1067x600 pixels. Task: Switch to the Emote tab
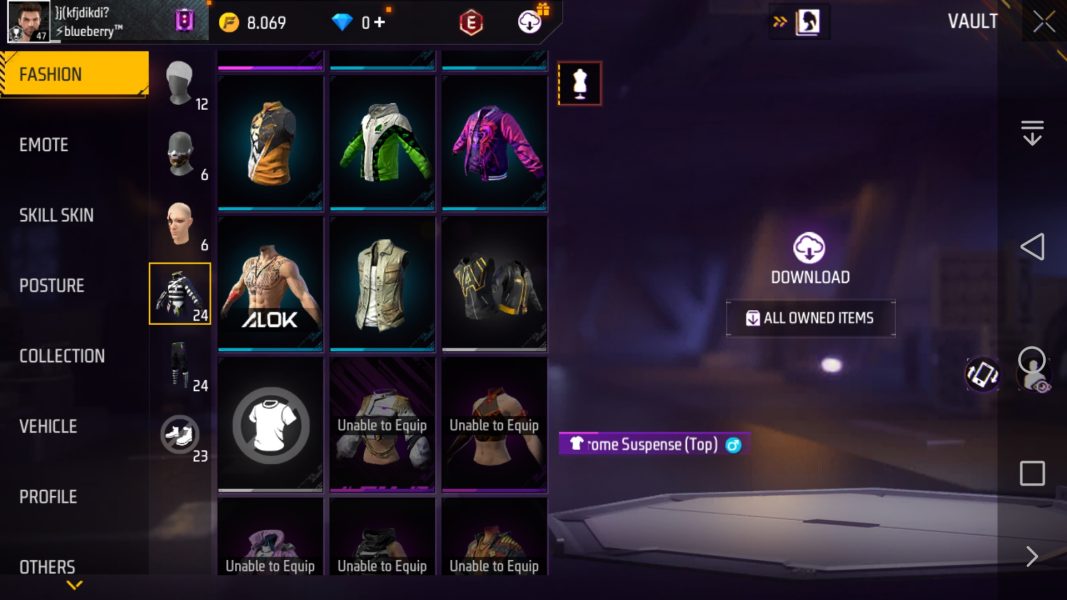pos(44,145)
